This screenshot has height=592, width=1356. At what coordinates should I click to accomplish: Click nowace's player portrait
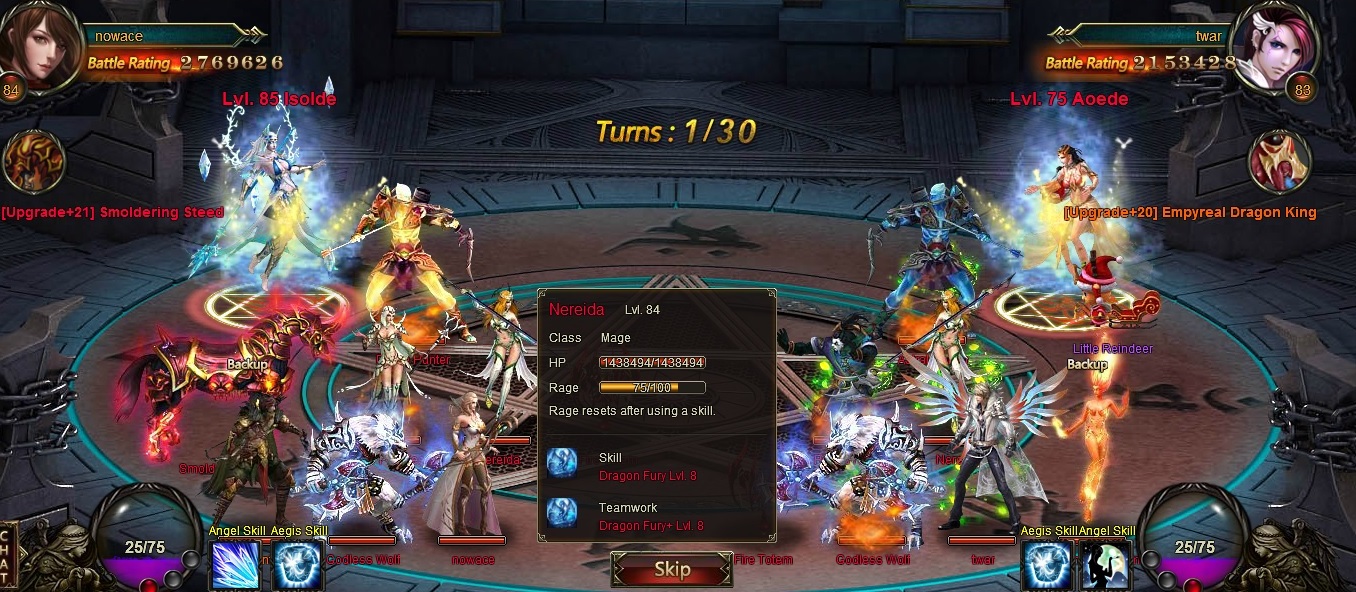click(40, 45)
